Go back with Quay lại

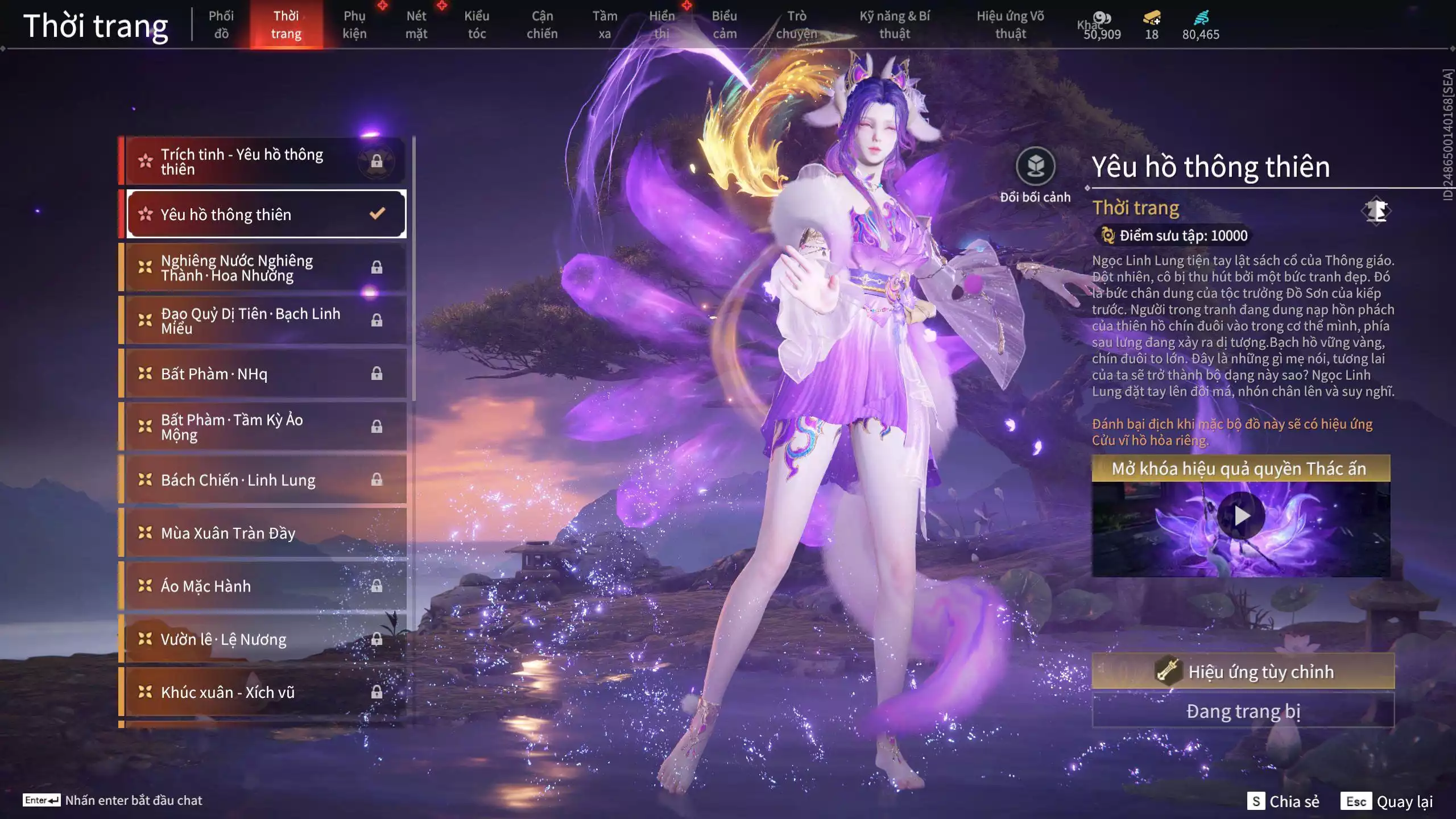click(x=1387, y=801)
